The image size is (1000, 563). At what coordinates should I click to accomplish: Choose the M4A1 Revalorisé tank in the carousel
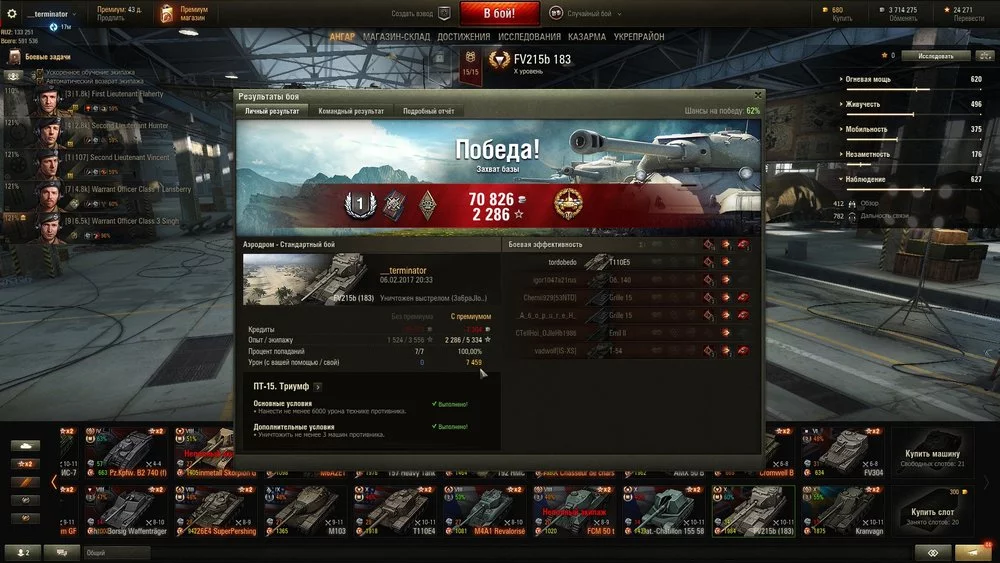click(x=487, y=510)
